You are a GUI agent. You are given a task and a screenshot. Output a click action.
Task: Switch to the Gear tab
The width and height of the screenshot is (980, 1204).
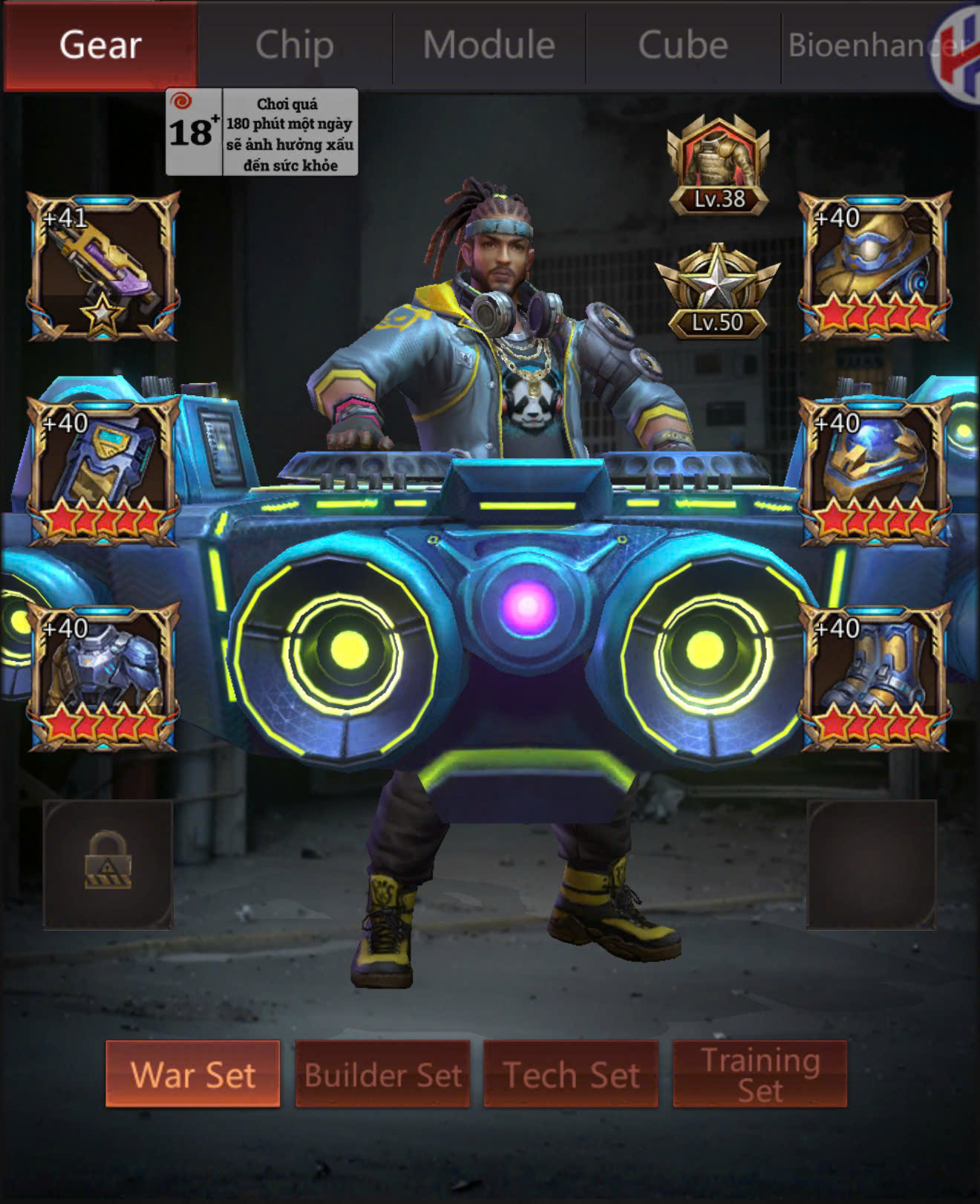click(x=100, y=45)
